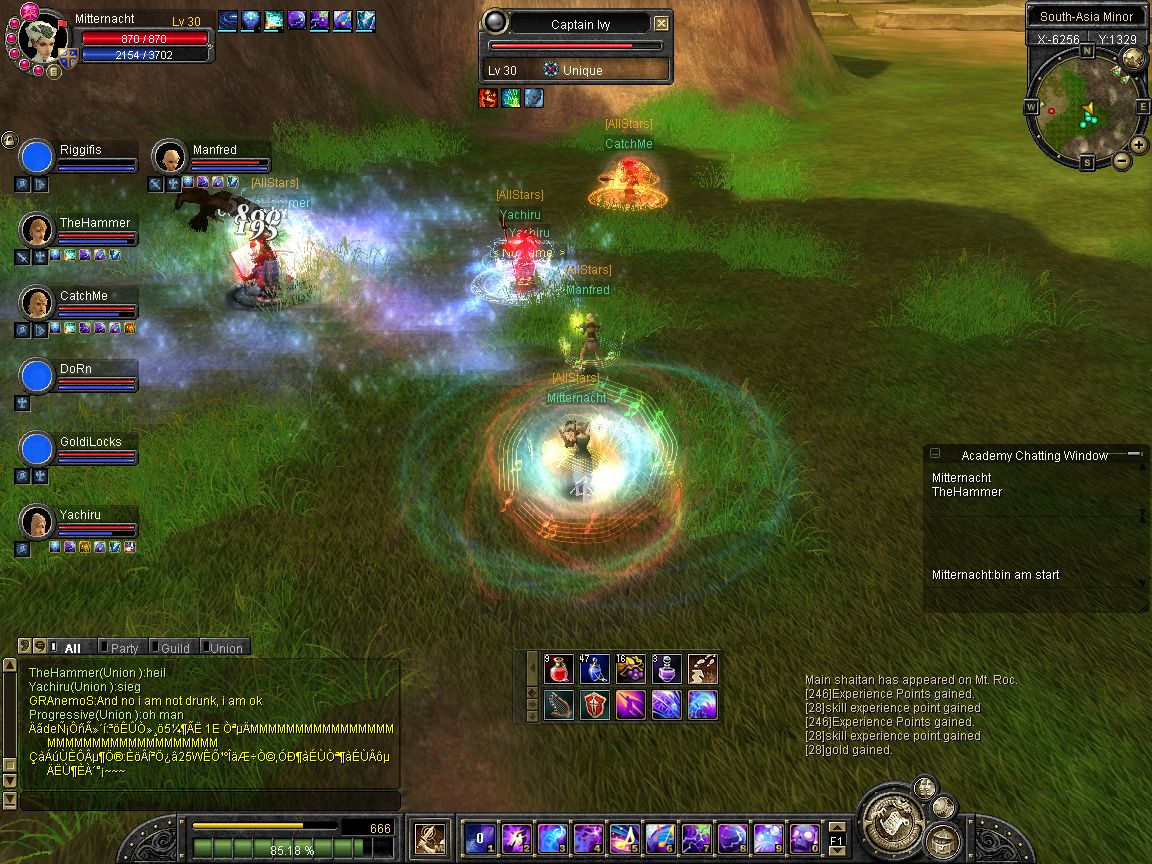Use the red health potion slot
Screen dimensions: 1152x864
pos(560,669)
